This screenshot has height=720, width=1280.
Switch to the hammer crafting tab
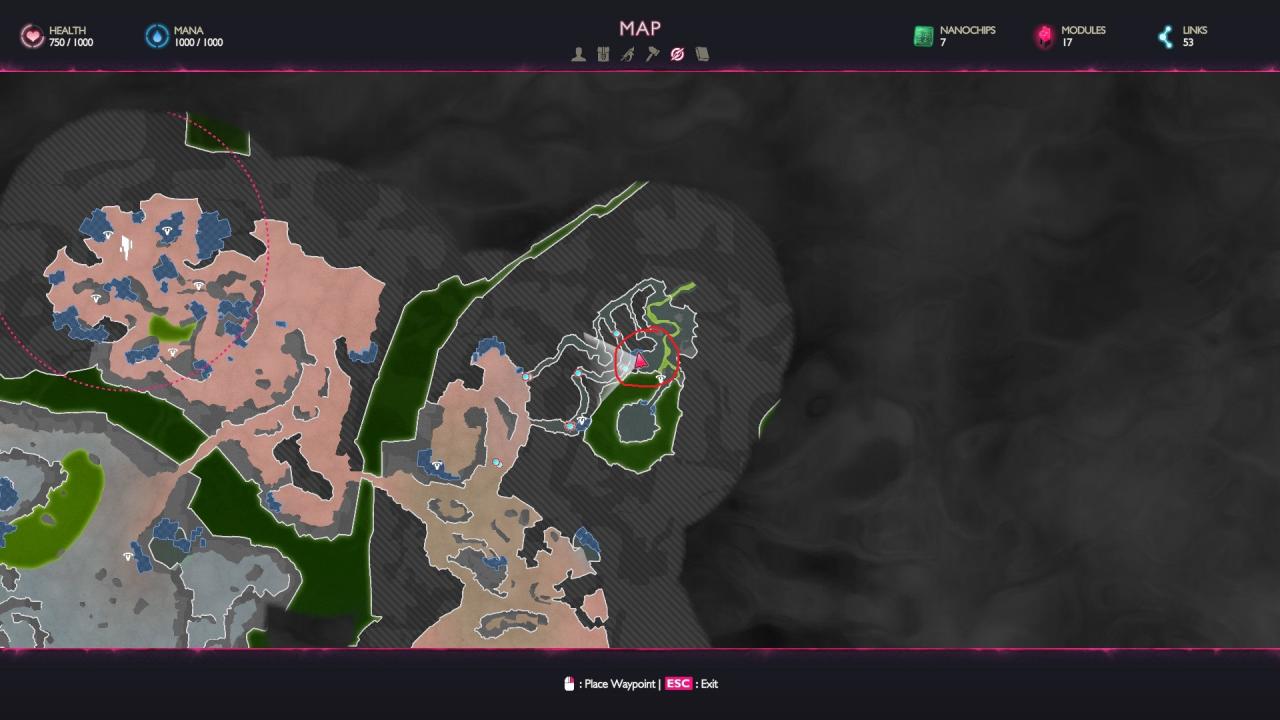[x=652, y=54]
